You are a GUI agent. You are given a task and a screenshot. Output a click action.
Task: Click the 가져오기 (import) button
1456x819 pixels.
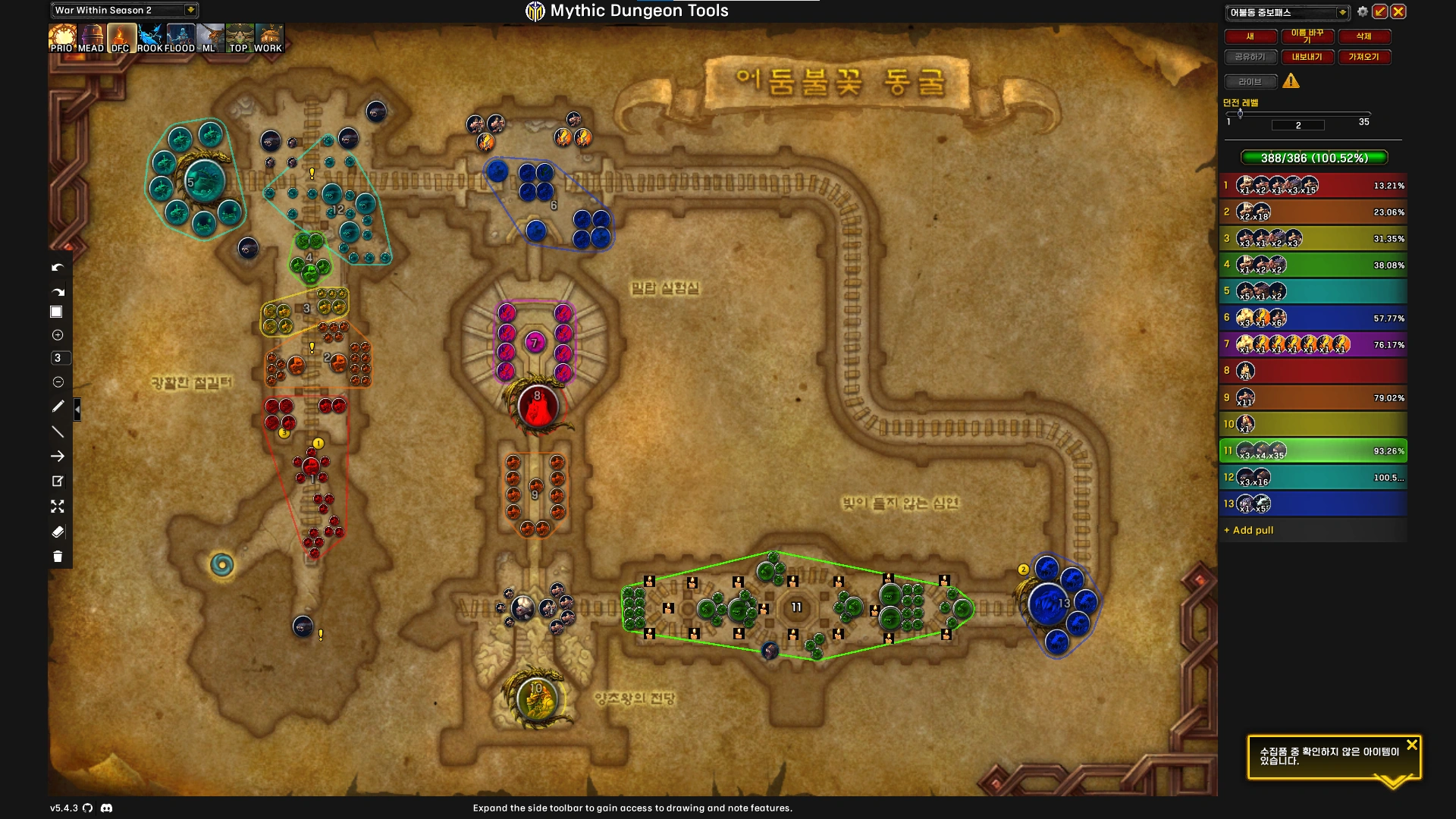click(1363, 57)
